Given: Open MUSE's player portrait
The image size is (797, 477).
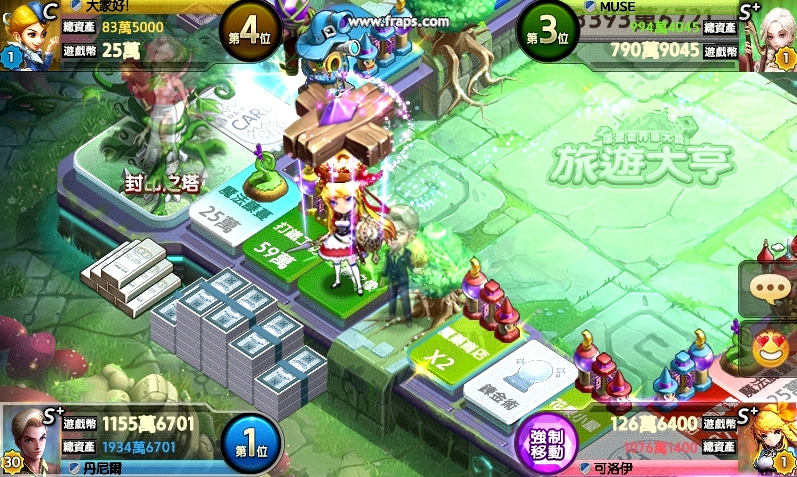Looking at the screenshot, I should (x=771, y=37).
